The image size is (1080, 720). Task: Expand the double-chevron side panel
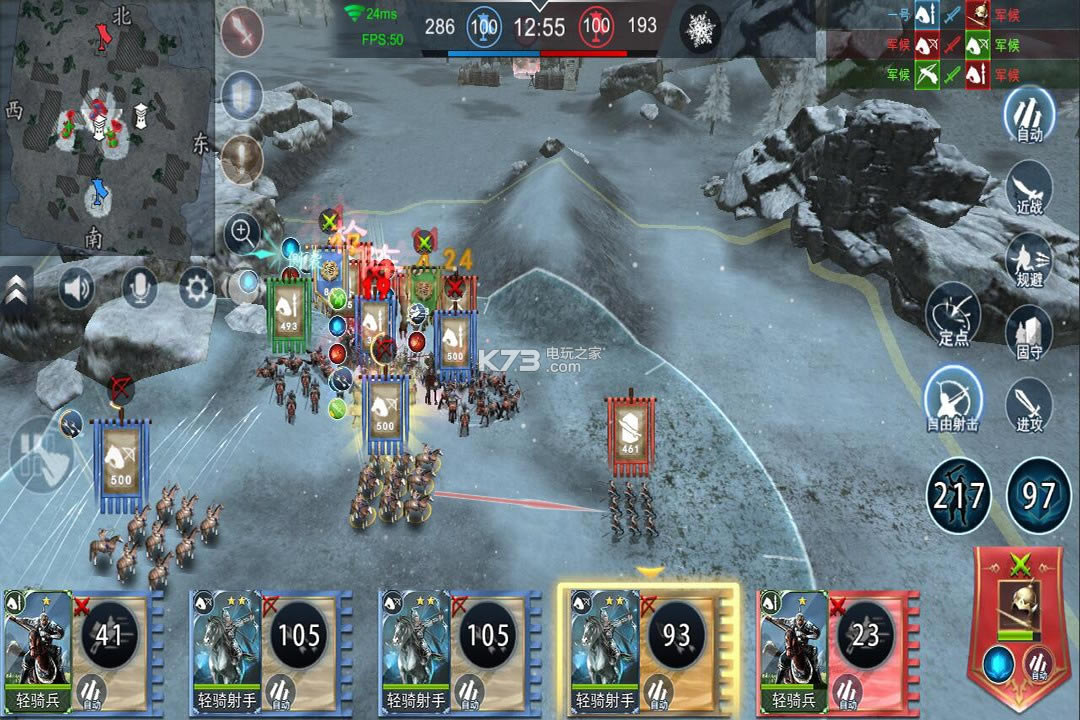[x=16, y=292]
